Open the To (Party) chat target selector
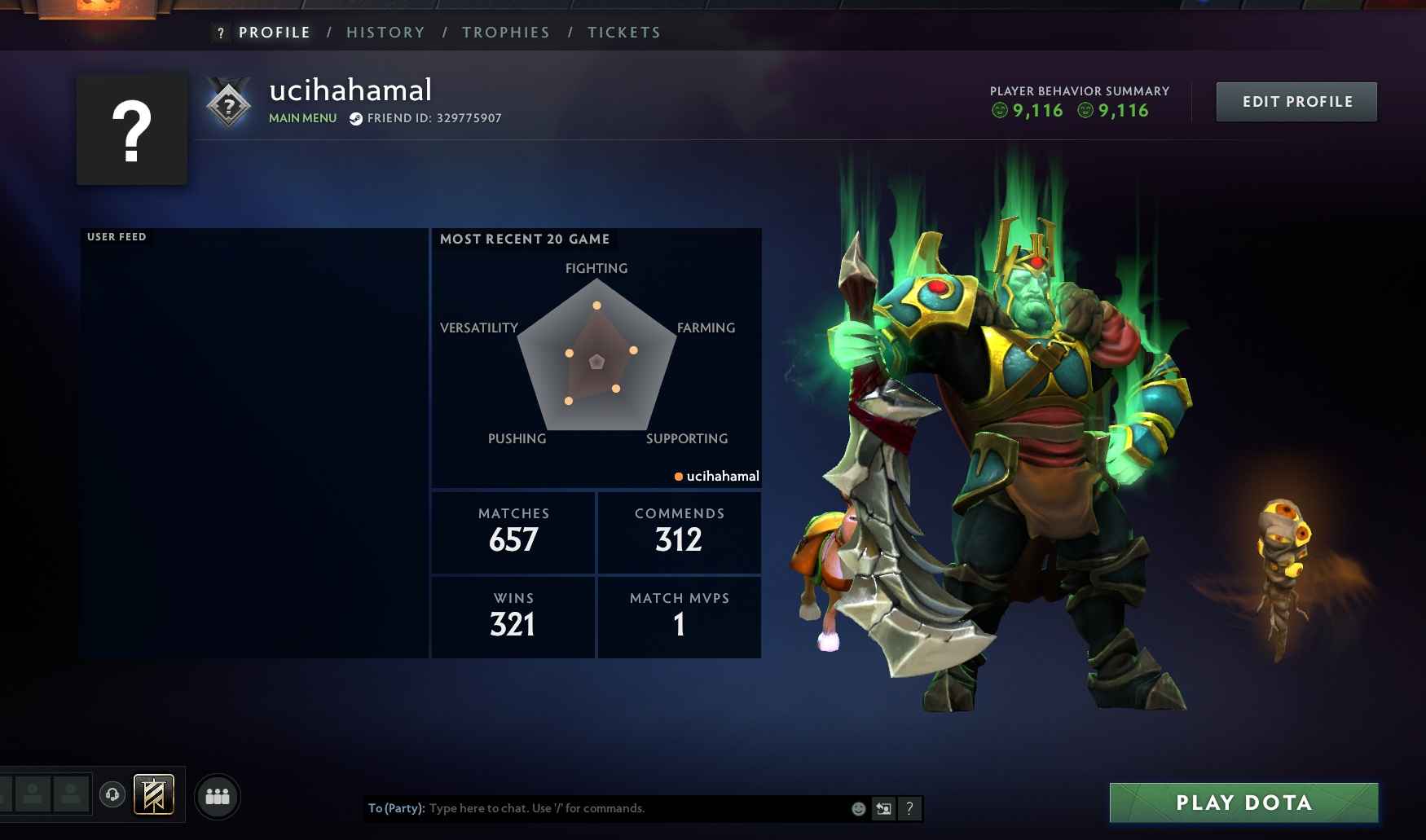This screenshot has width=1426, height=840. click(x=397, y=808)
